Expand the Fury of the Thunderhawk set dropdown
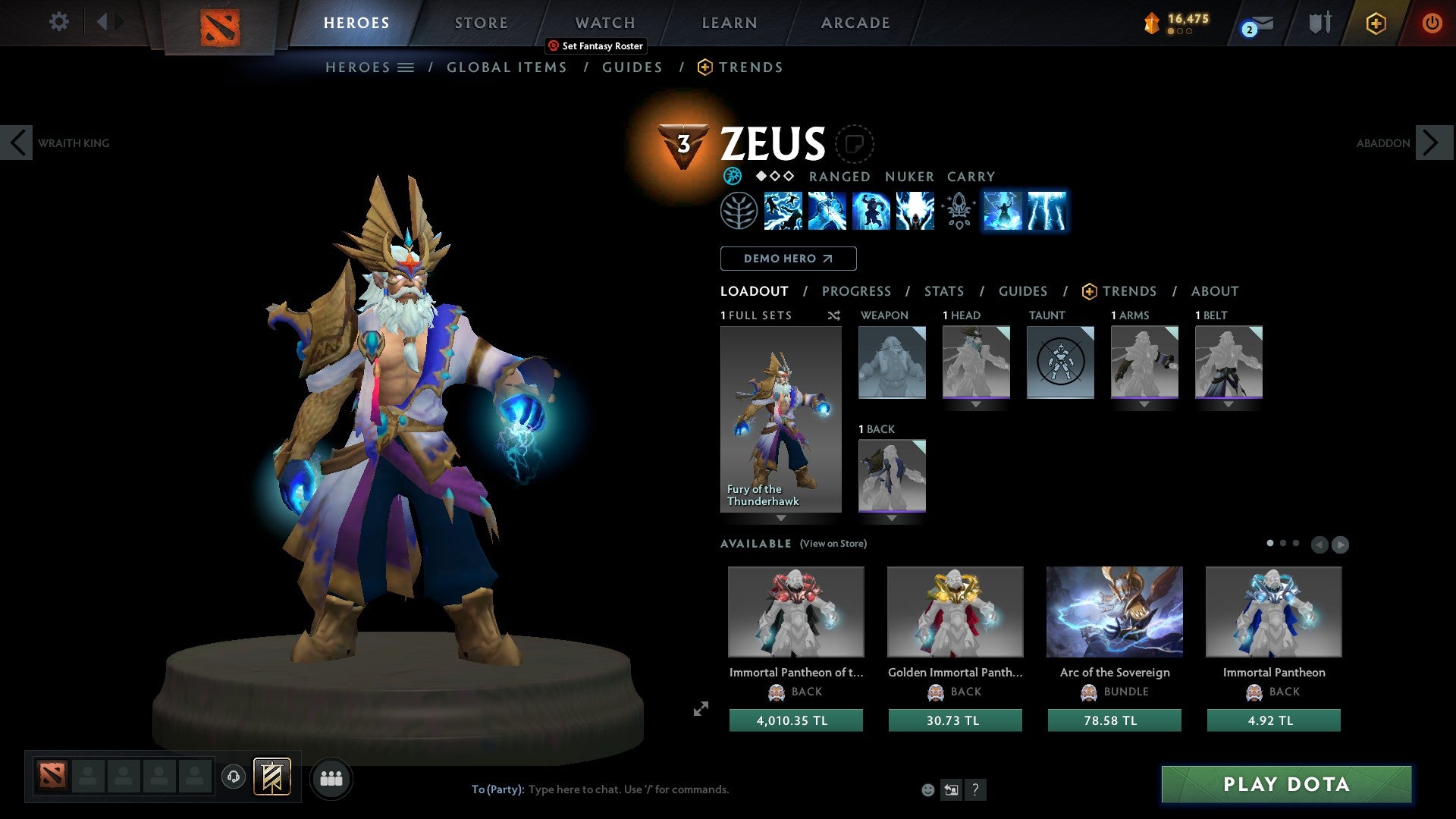The height and width of the screenshot is (819, 1456). 781,519
